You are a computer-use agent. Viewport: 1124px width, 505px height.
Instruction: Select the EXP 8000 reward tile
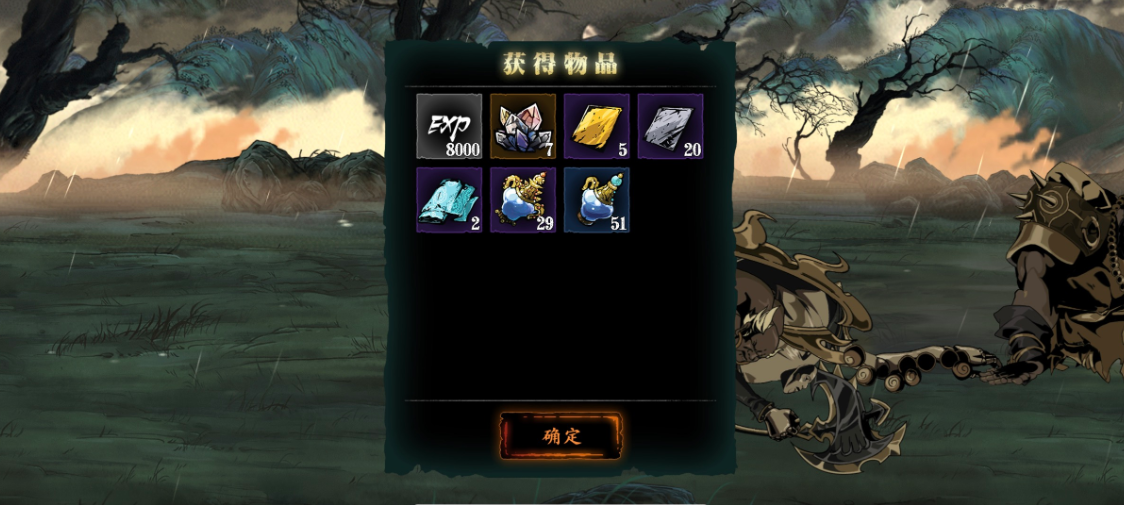tap(449, 127)
